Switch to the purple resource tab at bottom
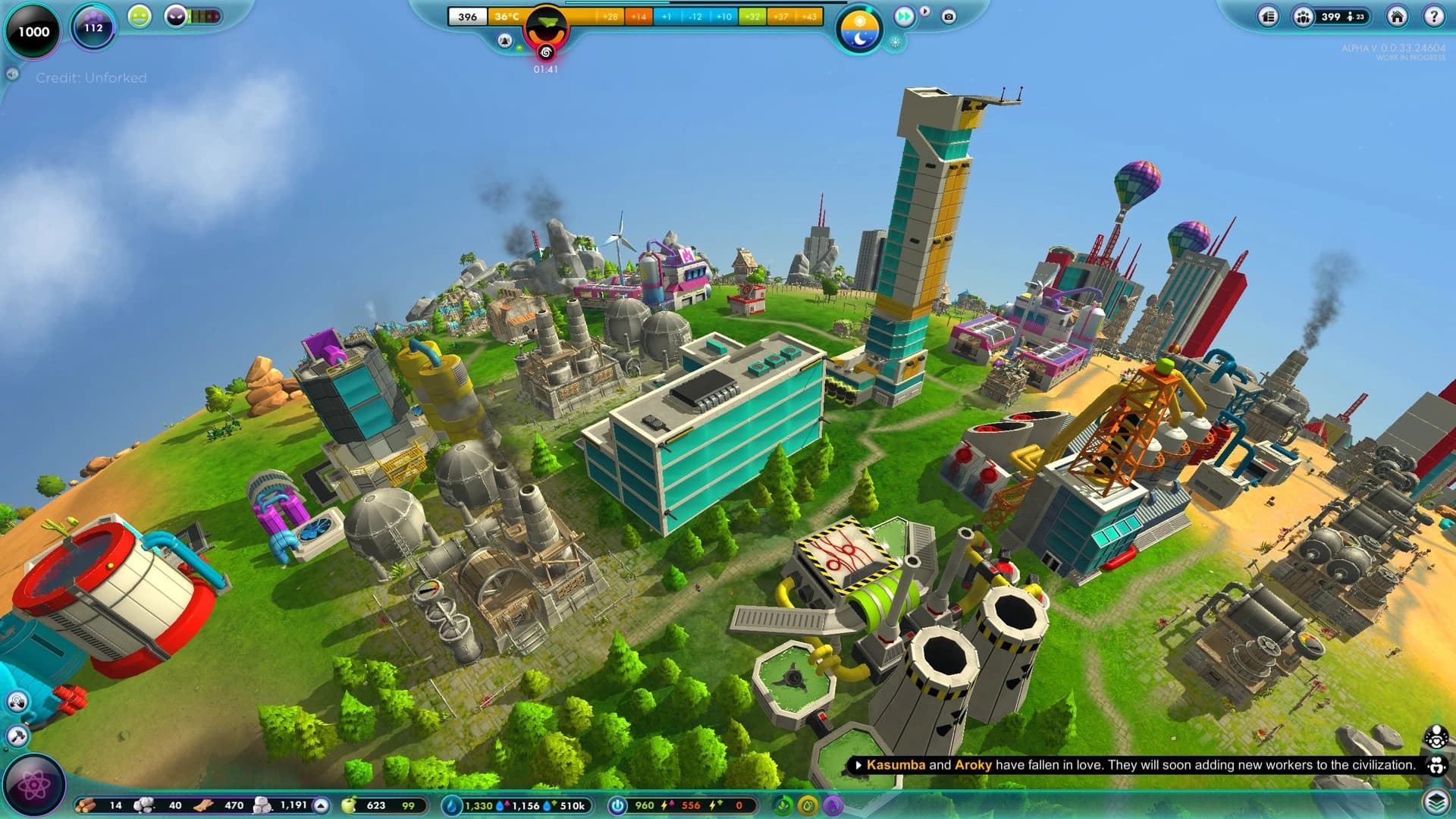This screenshot has height=819, width=1456. (832, 805)
